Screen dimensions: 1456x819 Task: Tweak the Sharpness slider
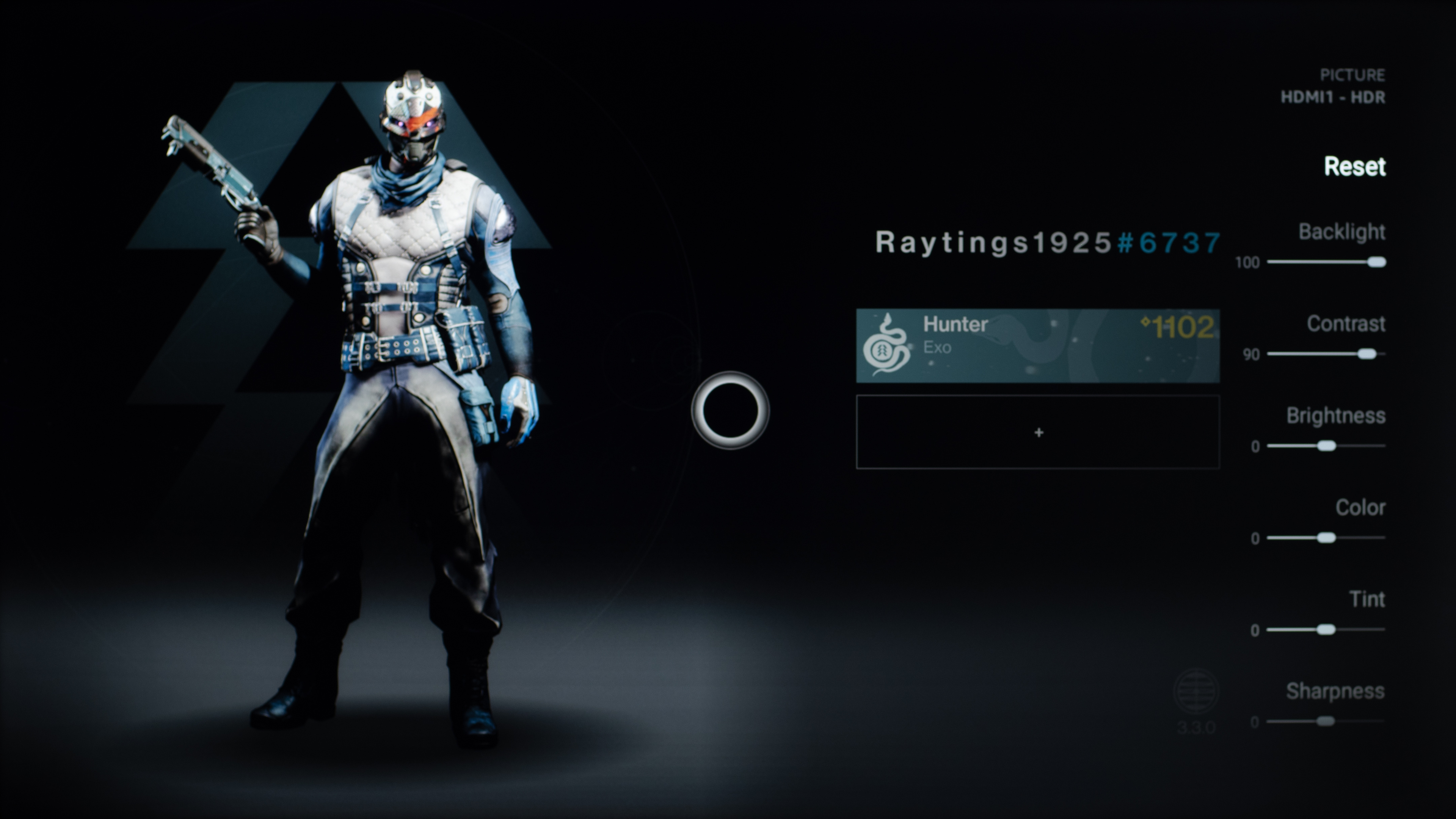(1326, 722)
